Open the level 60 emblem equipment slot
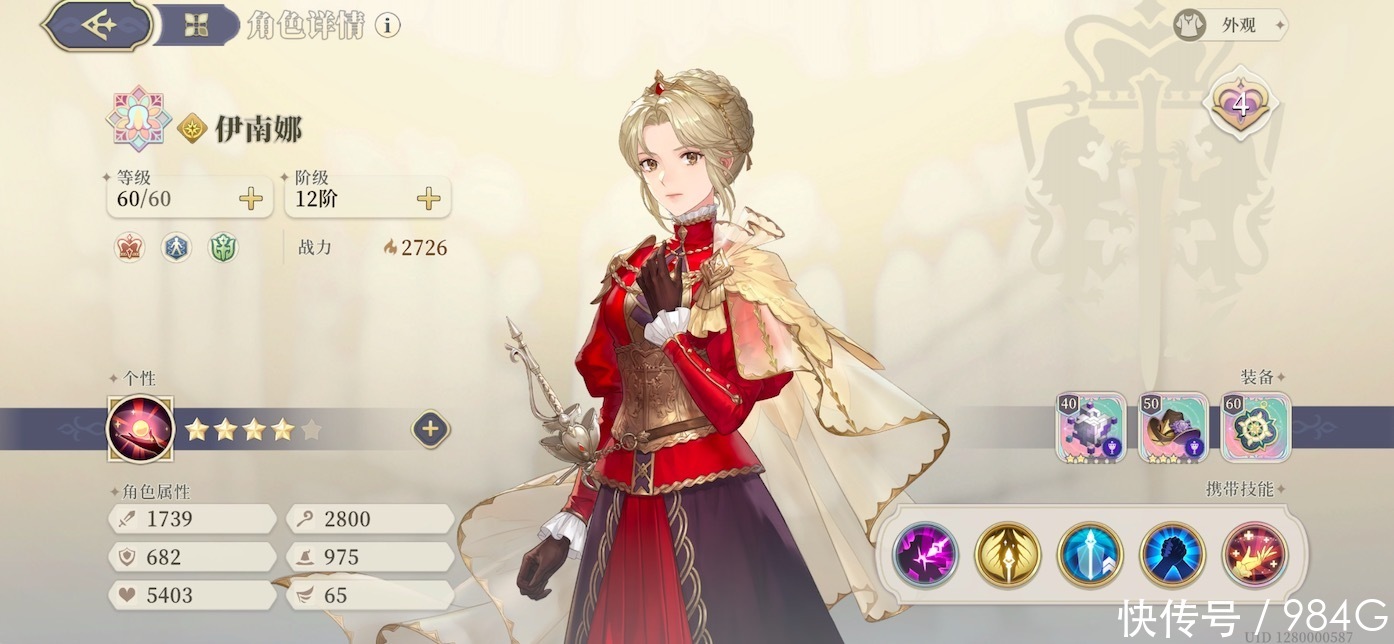This screenshot has width=1394, height=644. 1255,427
